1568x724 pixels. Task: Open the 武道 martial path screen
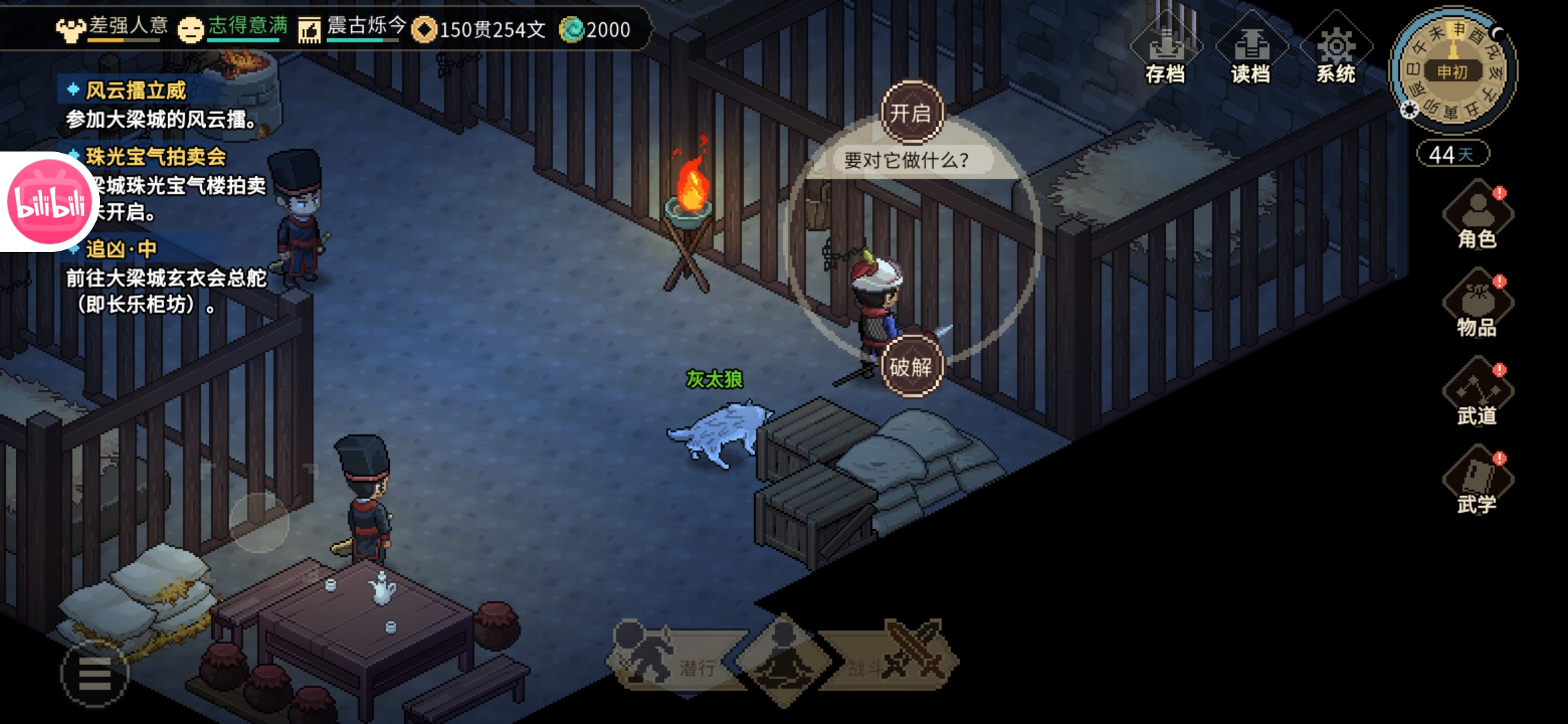[1477, 394]
